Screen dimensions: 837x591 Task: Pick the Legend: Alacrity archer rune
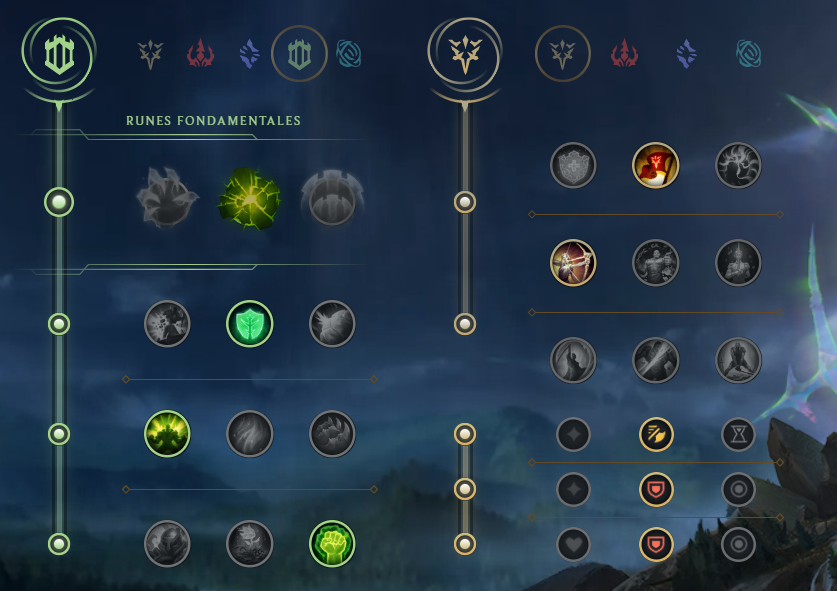[x=573, y=263]
